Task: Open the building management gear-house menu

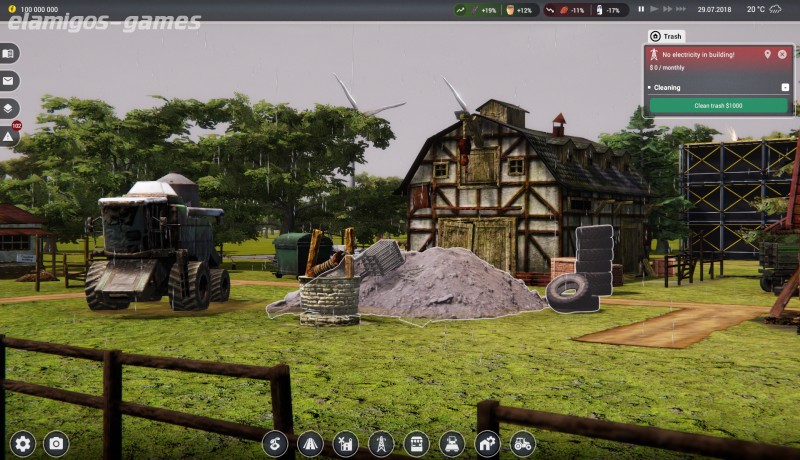Action: coord(487,443)
